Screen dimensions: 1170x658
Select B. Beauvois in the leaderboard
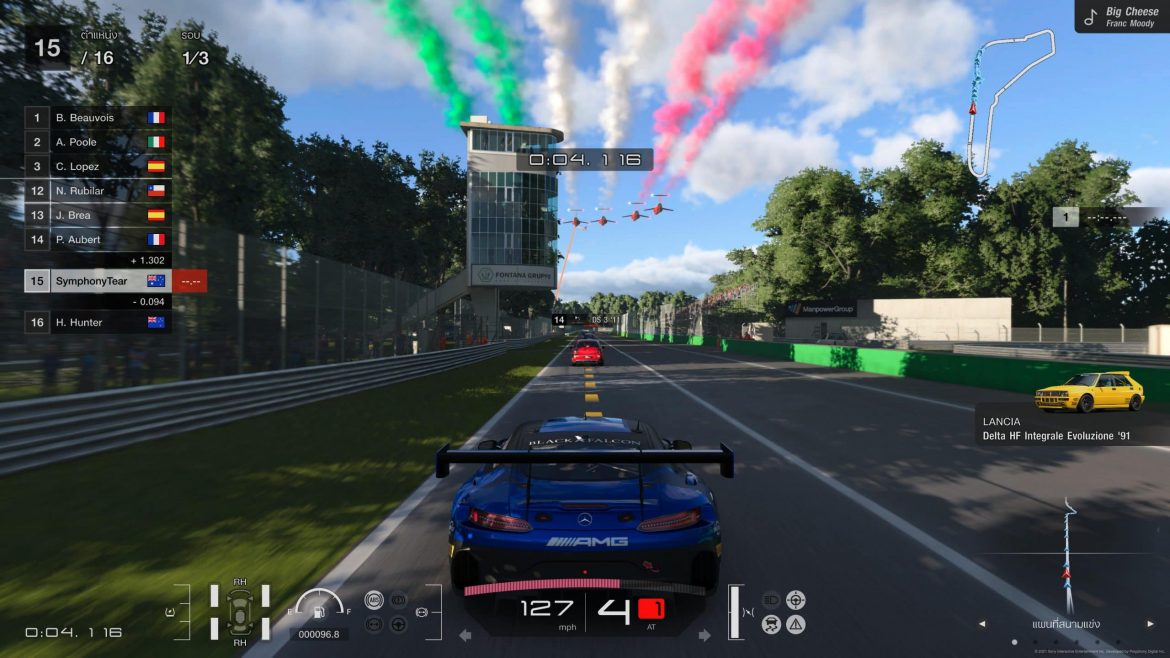tap(97, 118)
